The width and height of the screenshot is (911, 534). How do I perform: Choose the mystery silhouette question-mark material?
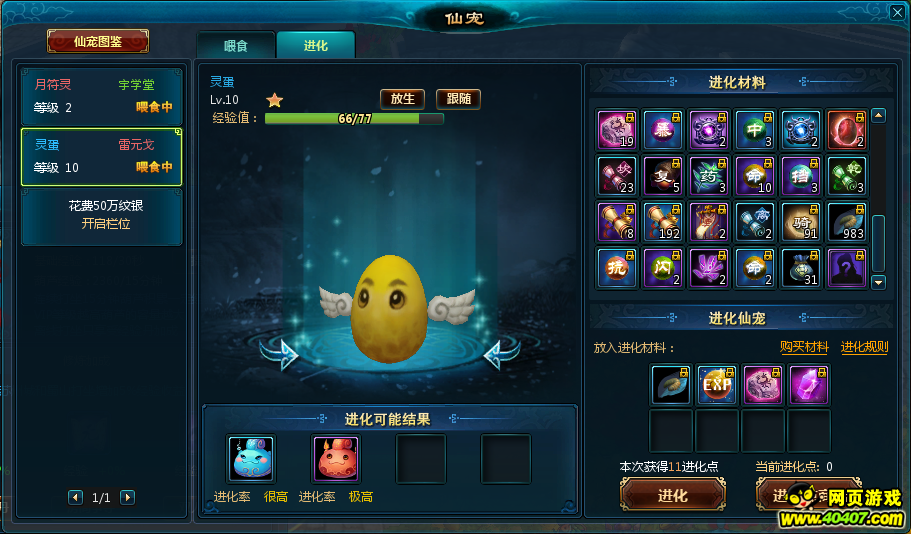click(x=846, y=268)
